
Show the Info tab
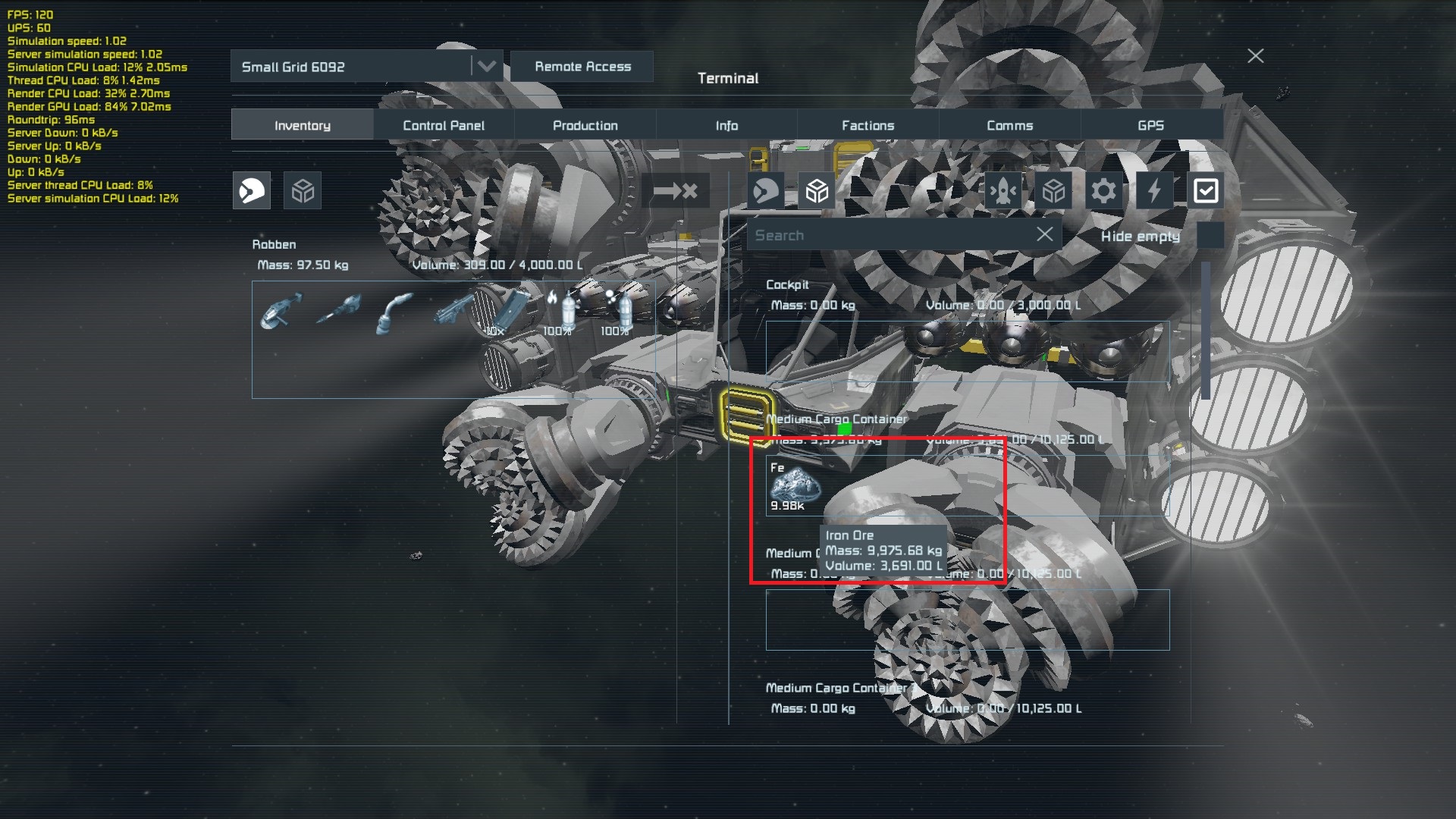(x=726, y=125)
